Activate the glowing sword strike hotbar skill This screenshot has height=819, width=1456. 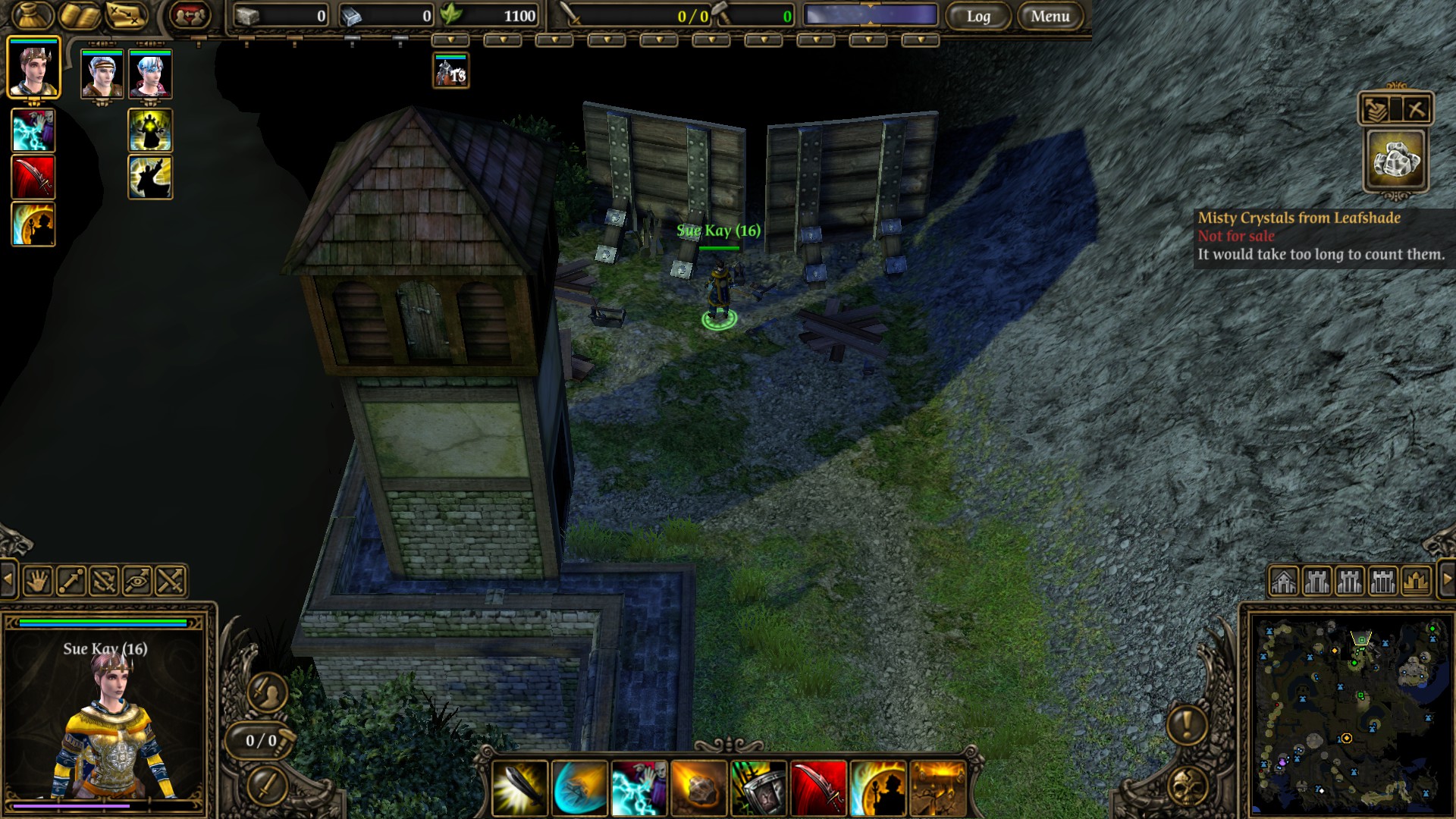point(519,789)
